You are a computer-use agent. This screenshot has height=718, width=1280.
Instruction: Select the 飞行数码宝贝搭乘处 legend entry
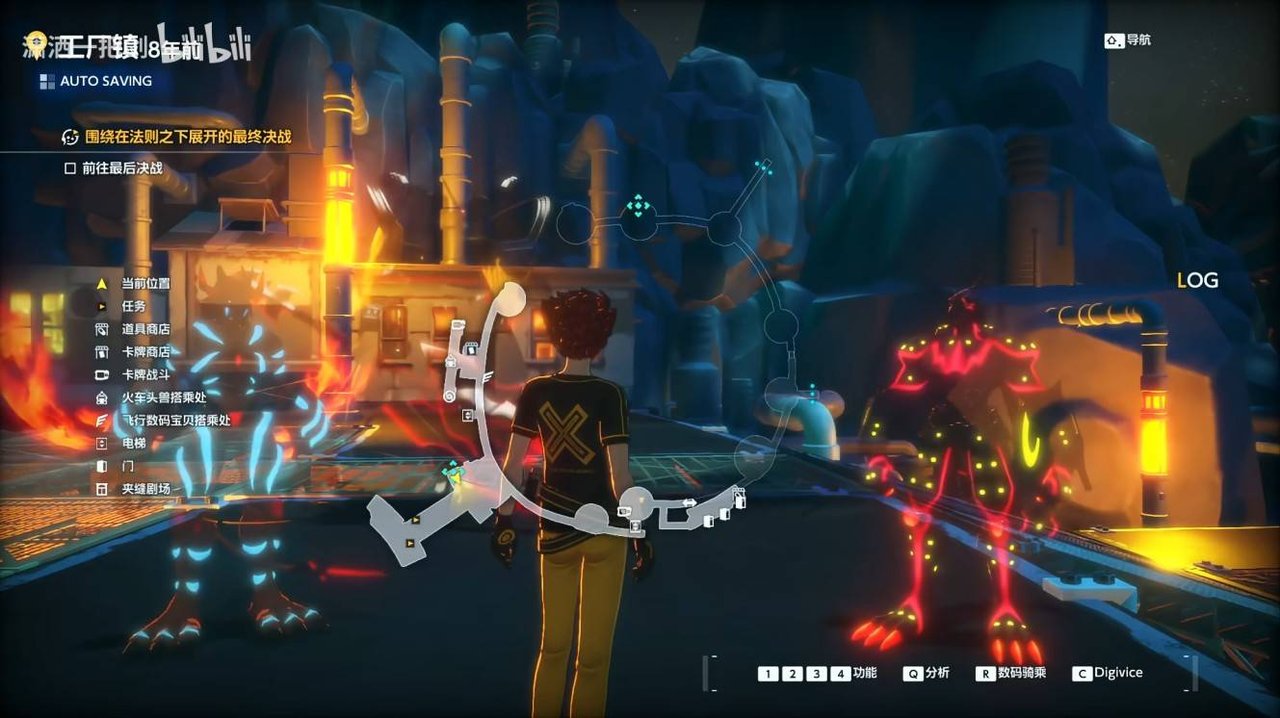[x=175, y=420]
